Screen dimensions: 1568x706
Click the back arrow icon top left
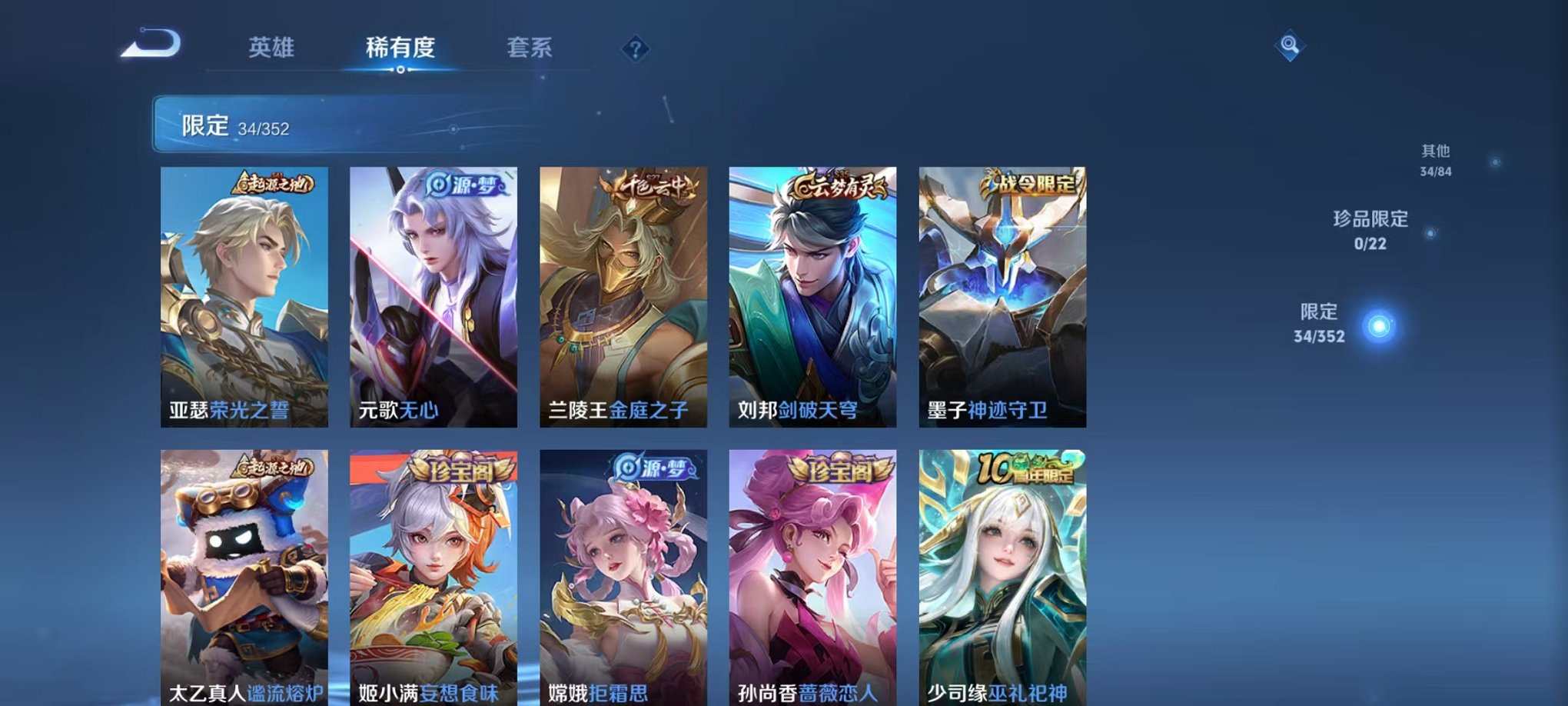pyautogui.click(x=151, y=46)
